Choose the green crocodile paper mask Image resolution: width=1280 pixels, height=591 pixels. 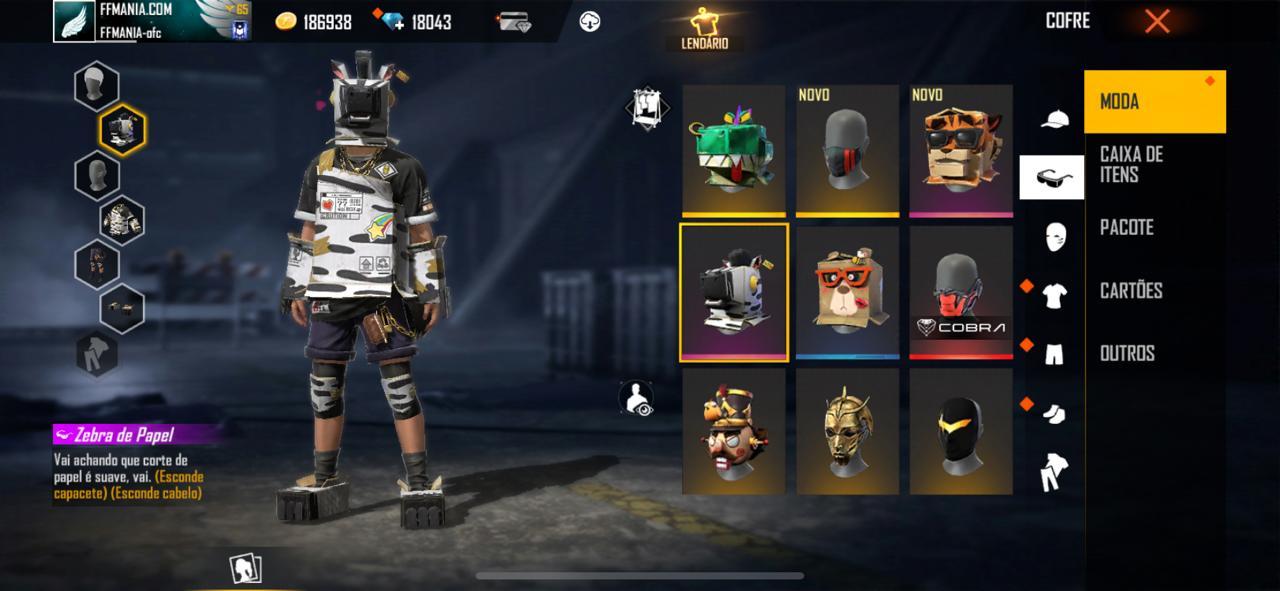[x=734, y=150]
